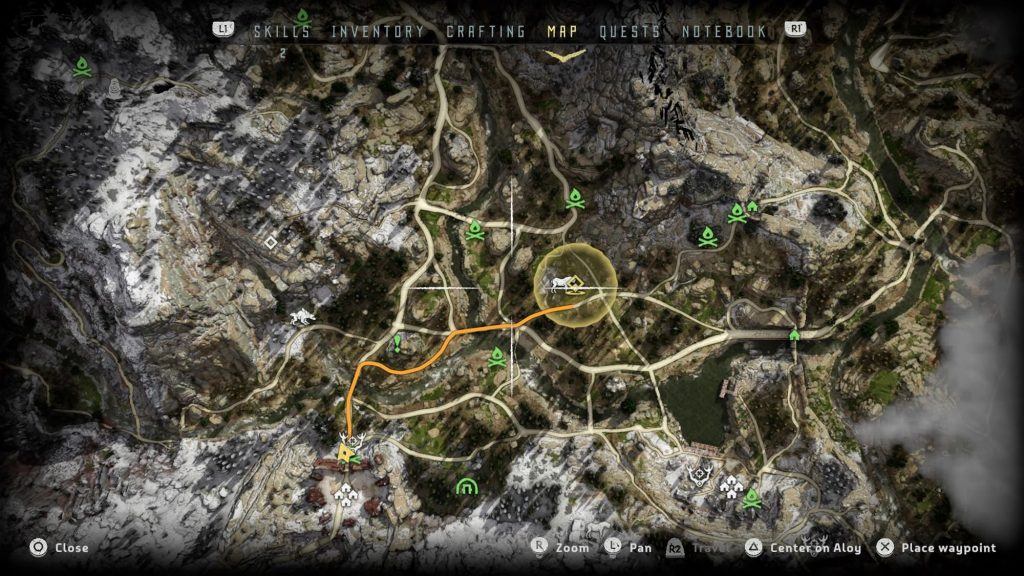This screenshot has height=576, width=1024.
Task: Click the white diamond outline marker
Action: [270, 242]
